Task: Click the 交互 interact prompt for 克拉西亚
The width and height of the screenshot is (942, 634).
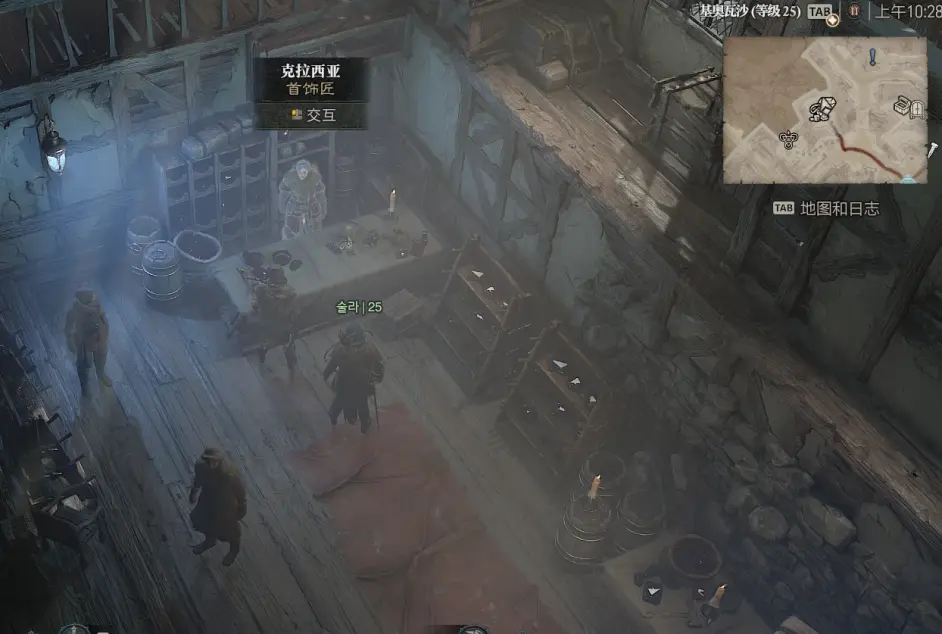Action: click(311, 115)
